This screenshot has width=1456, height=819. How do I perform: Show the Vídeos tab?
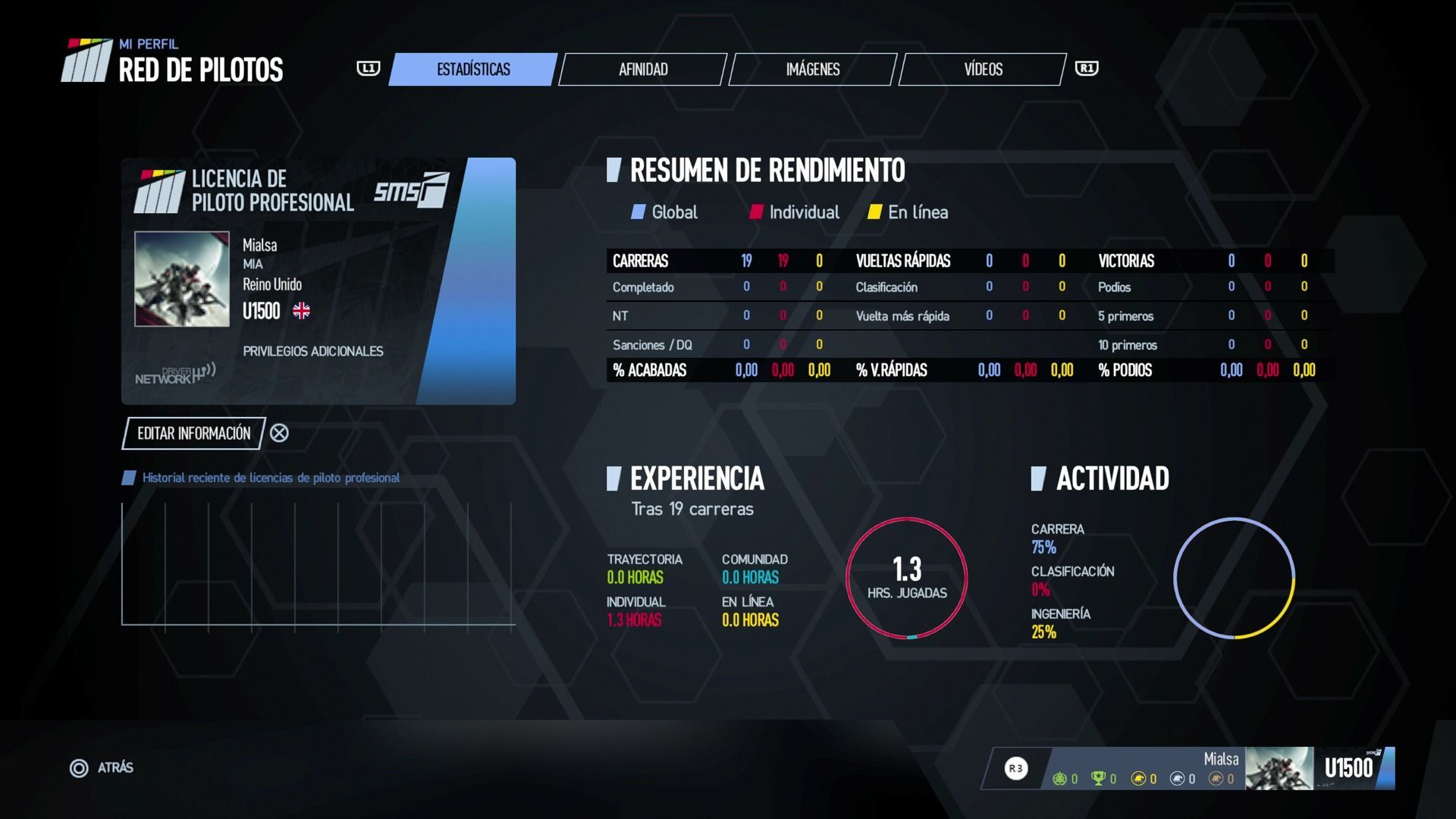983,70
